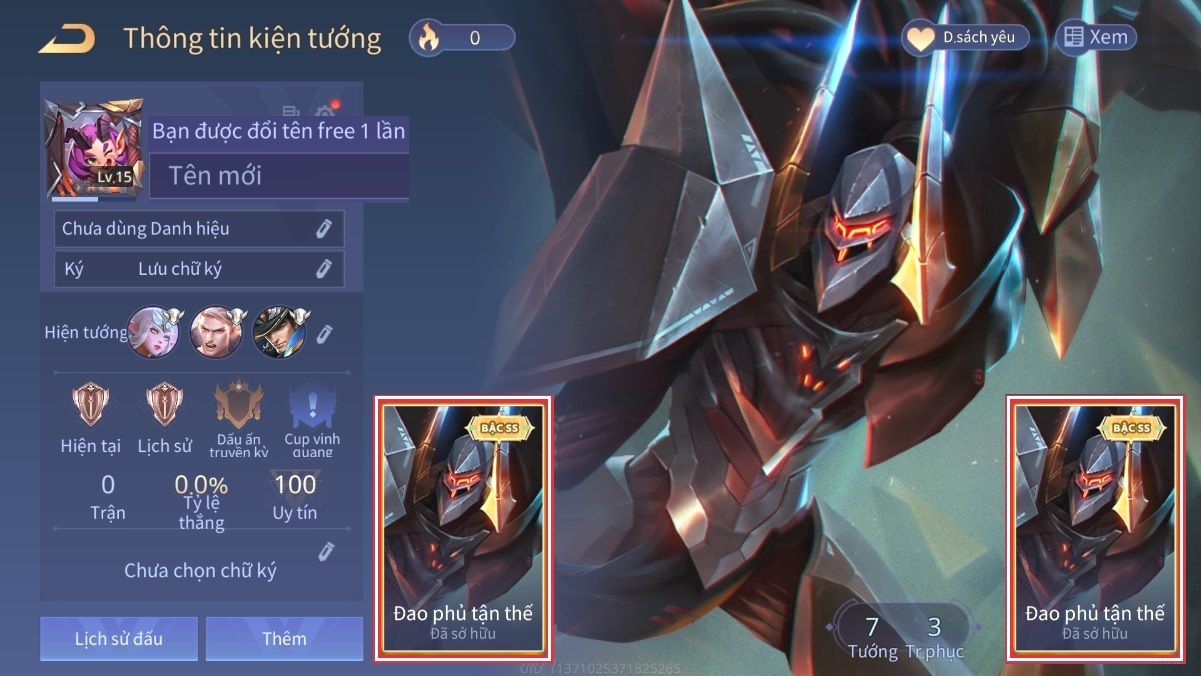Image resolution: width=1201 pixels, height=676 pixels.
Task: Edit the Chưa chọn chữ ký signature
Action: click(325, 551)
